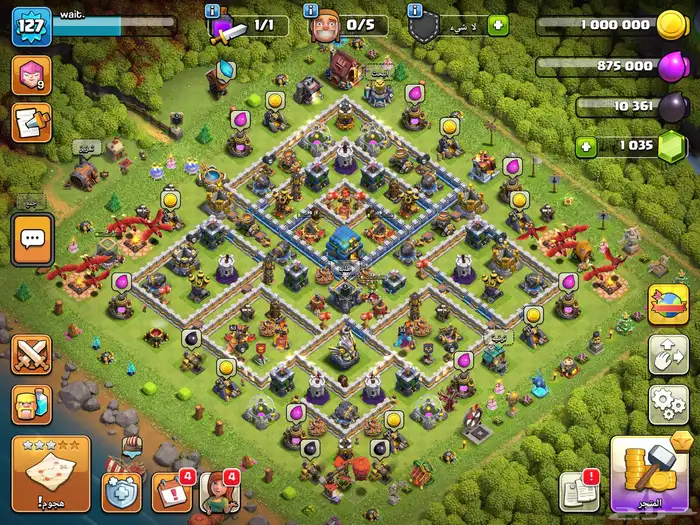Open the crossed swords clan war button

click(x=31, y=356)
